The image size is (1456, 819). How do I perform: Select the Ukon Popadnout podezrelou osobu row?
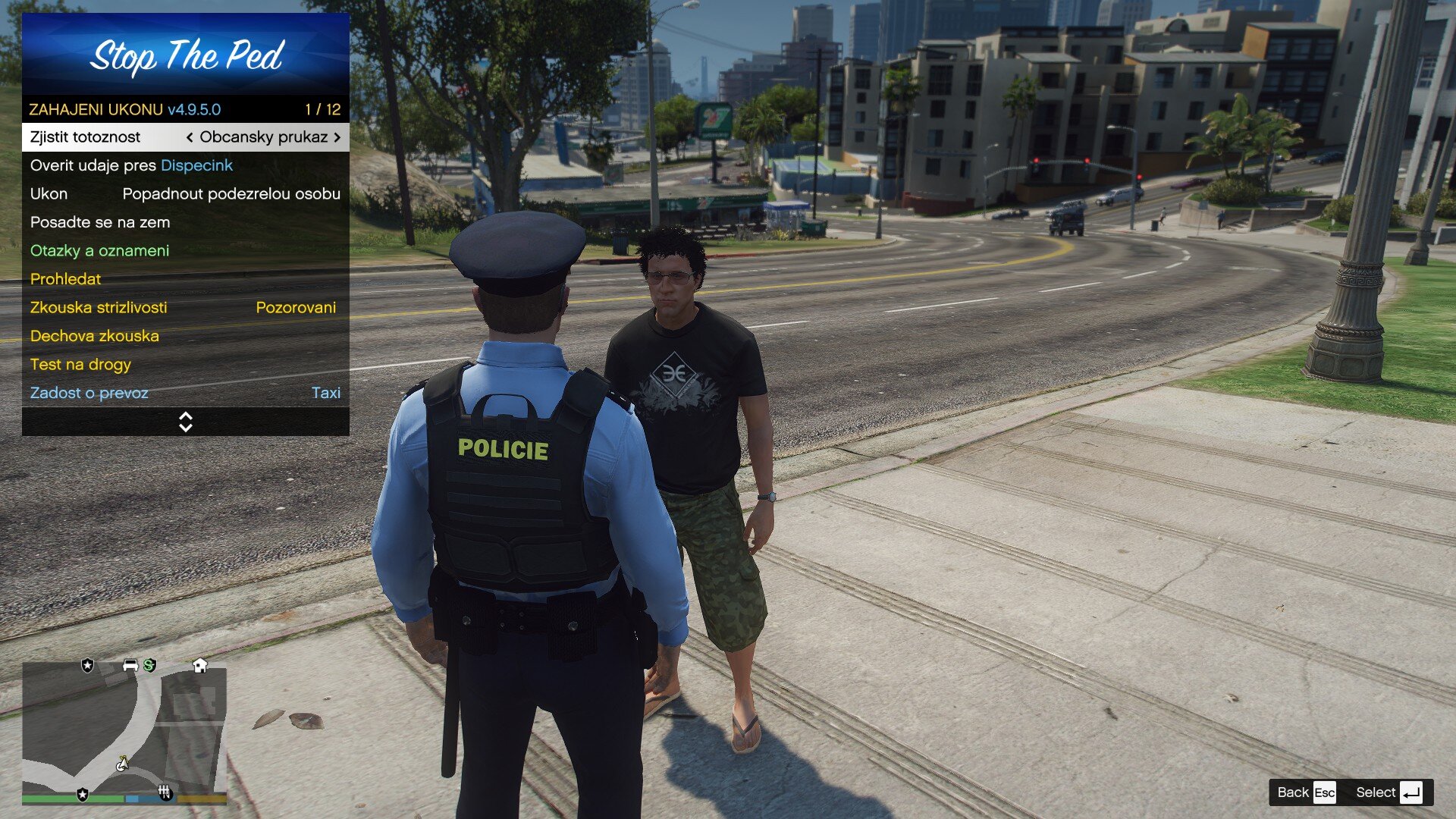point(185,194)
